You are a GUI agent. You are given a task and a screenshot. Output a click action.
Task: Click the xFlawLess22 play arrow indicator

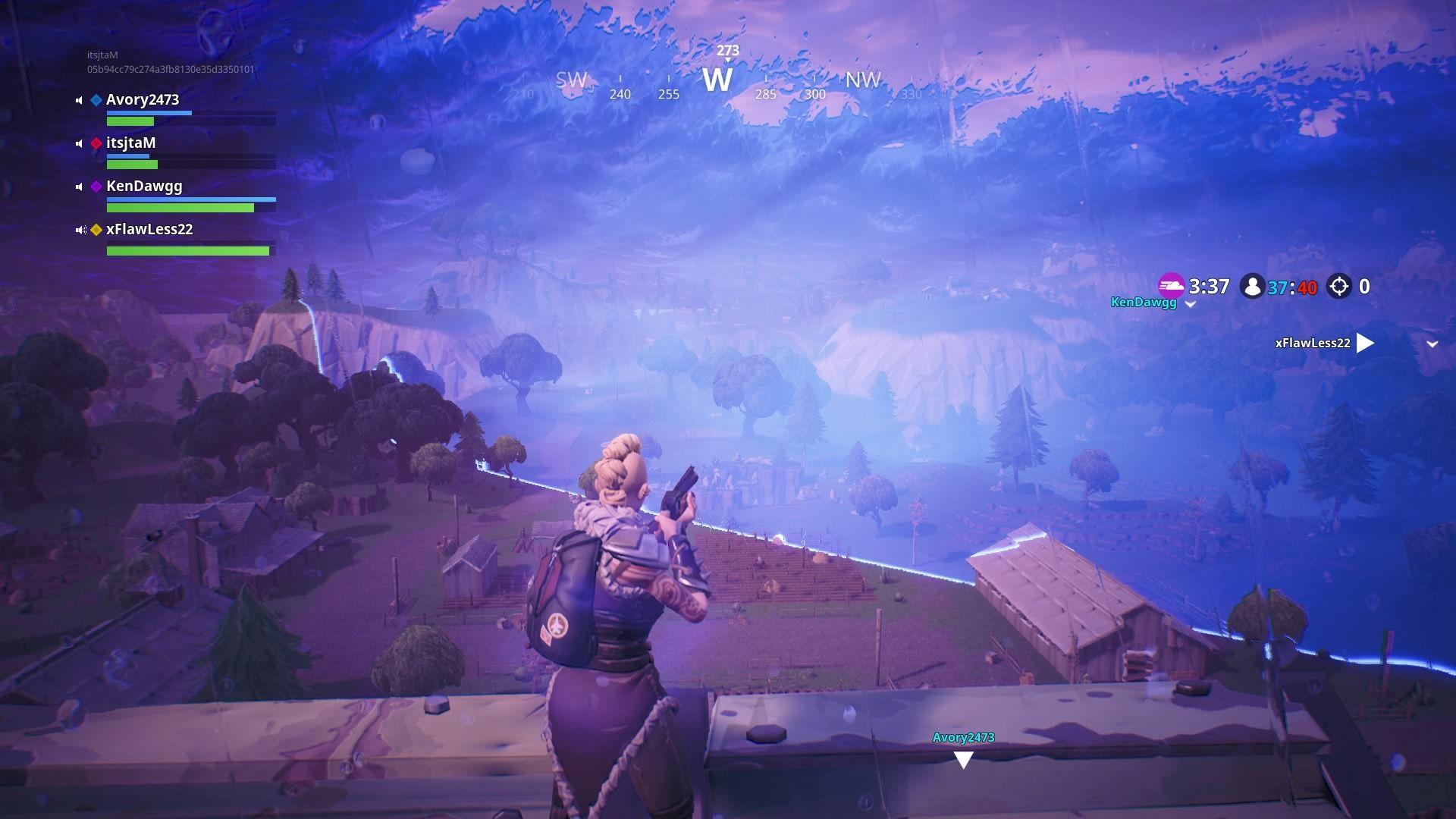(x=1365, y=343)
